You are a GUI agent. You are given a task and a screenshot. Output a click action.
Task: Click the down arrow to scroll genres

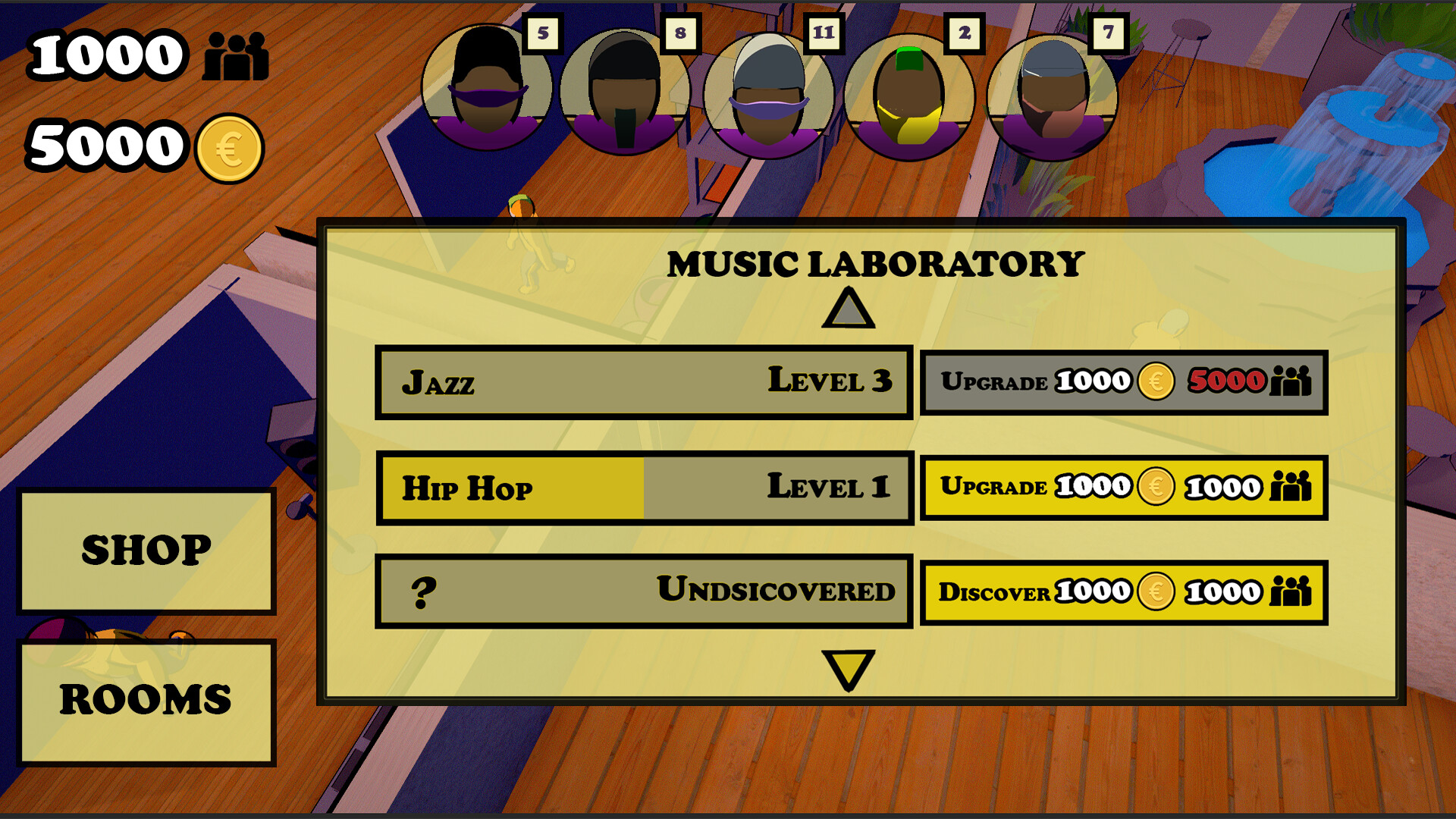click(849, 670)
